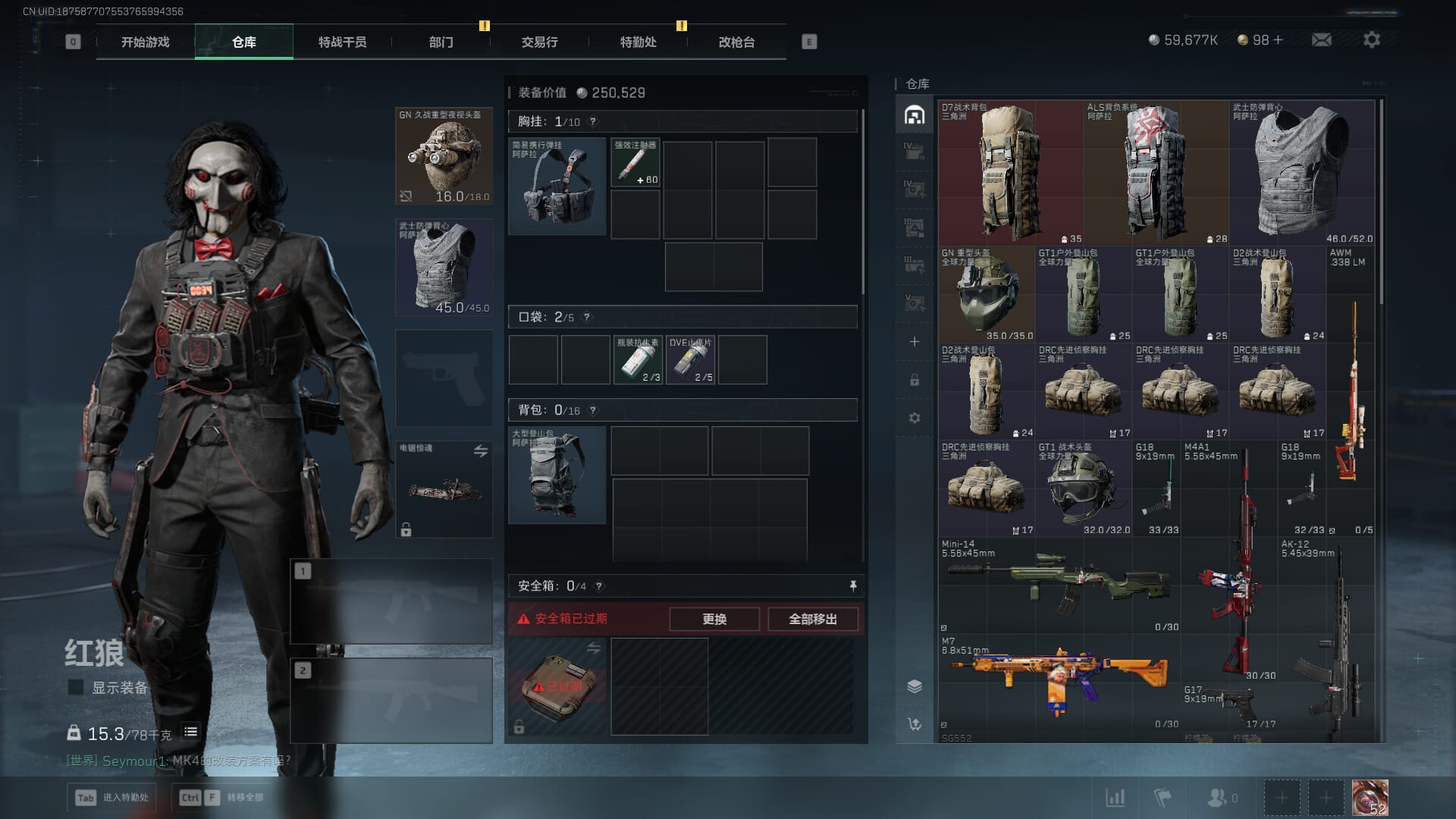Open the mail inbox envelope icon

point(1321,39)
